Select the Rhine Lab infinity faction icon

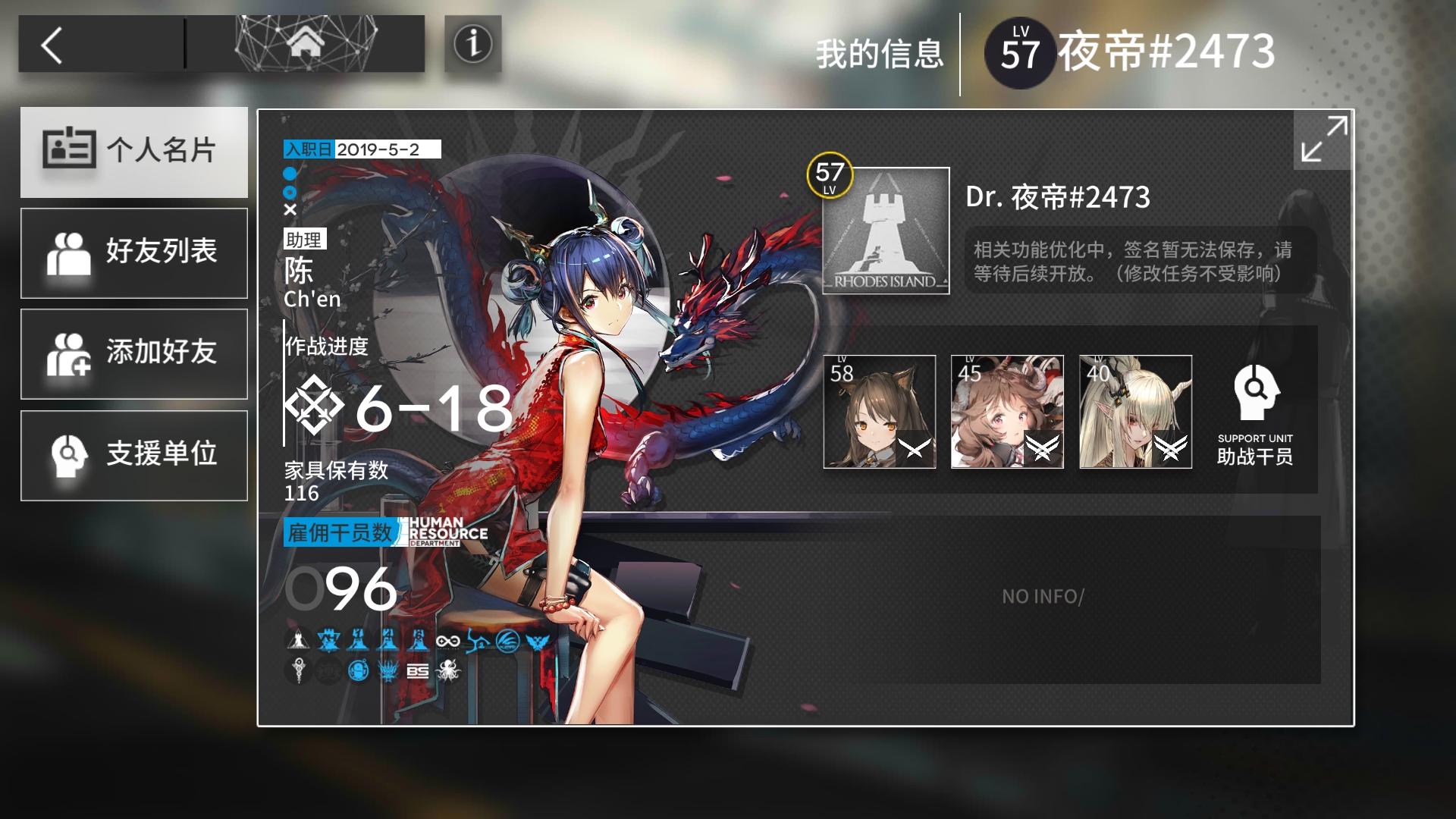click(448, 641)
